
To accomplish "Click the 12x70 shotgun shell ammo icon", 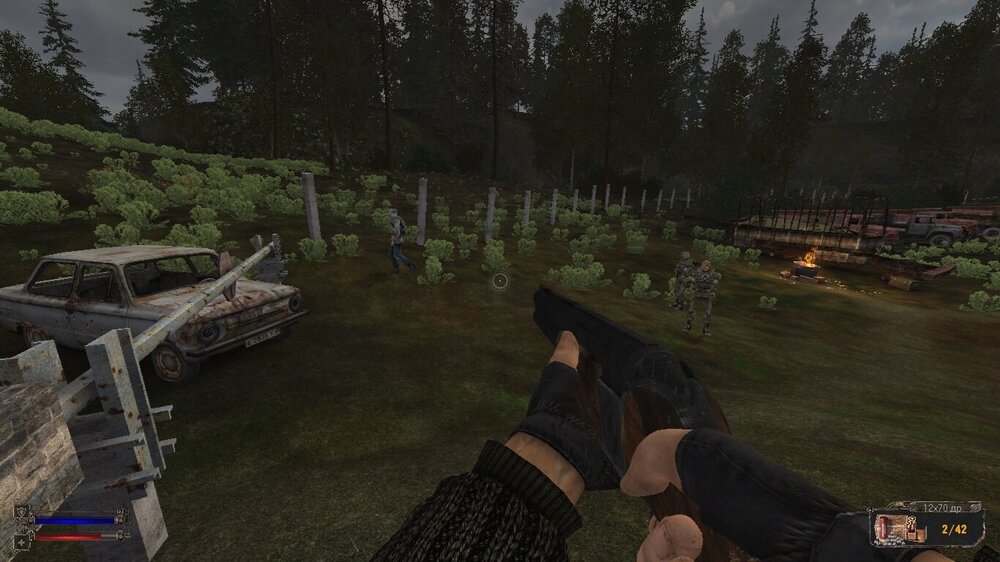I will click(892, 527).
